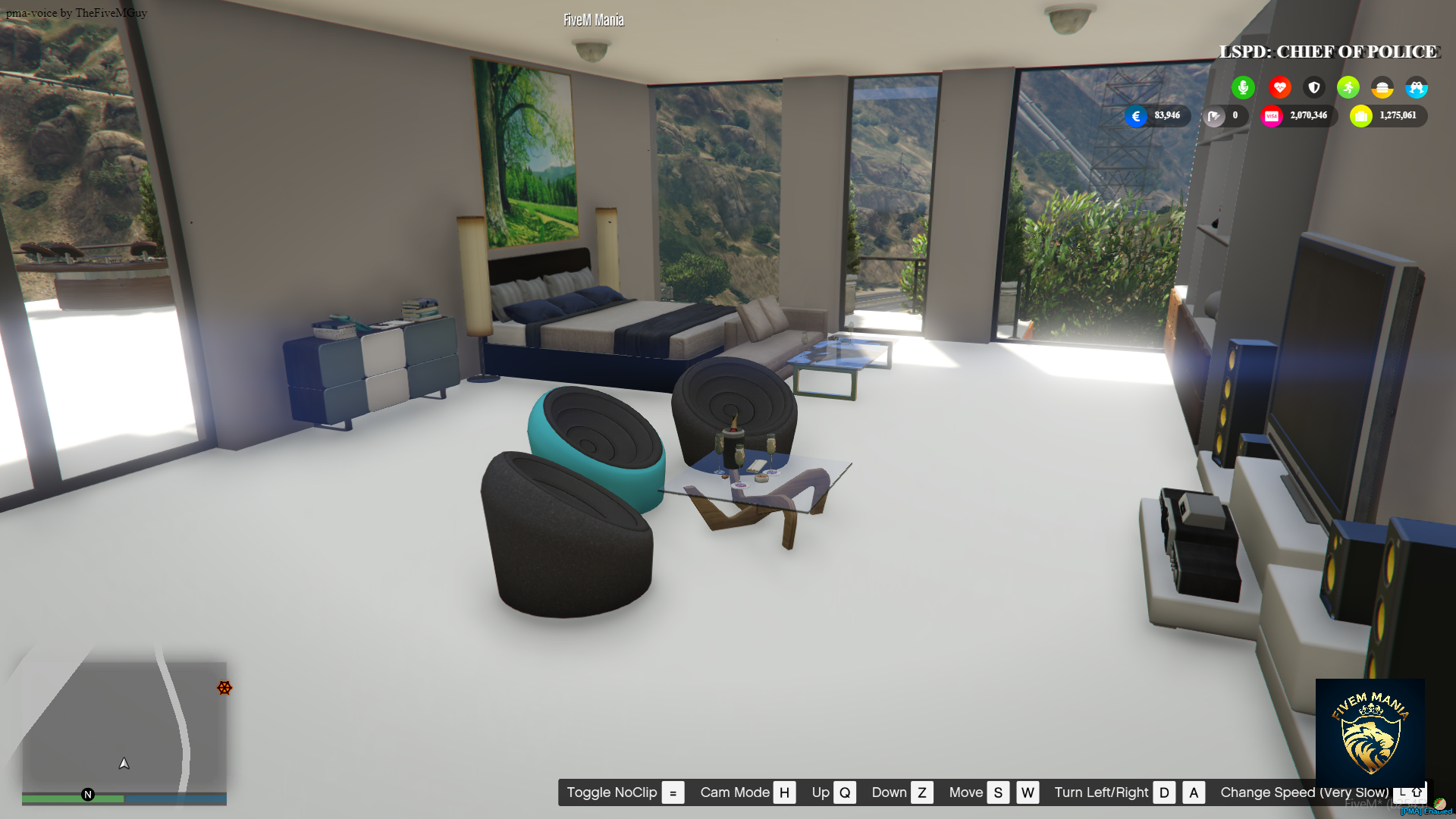Screen dimensions: 1456x819
Task: Click the up-arrow shift key indicator
Action: [1417, 793]
